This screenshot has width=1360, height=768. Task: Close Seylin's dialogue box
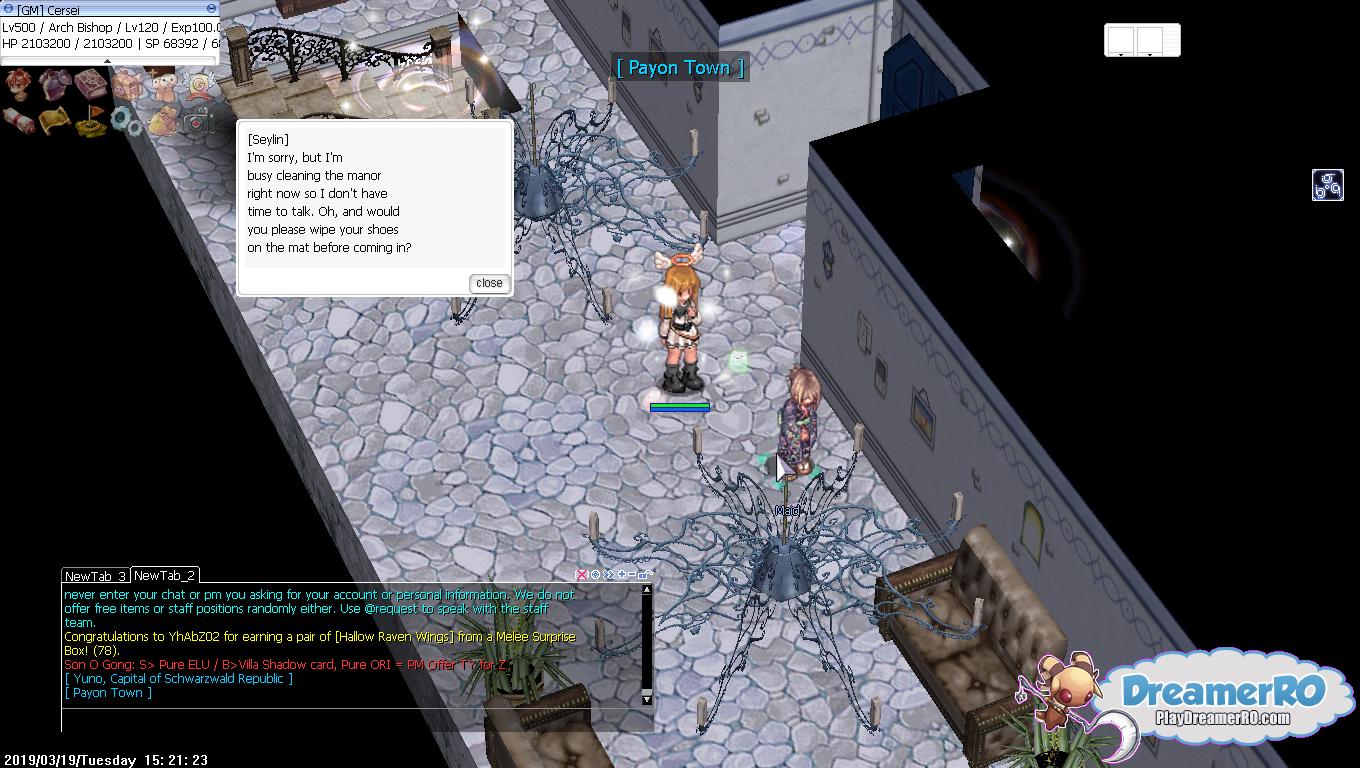[489, 283]
